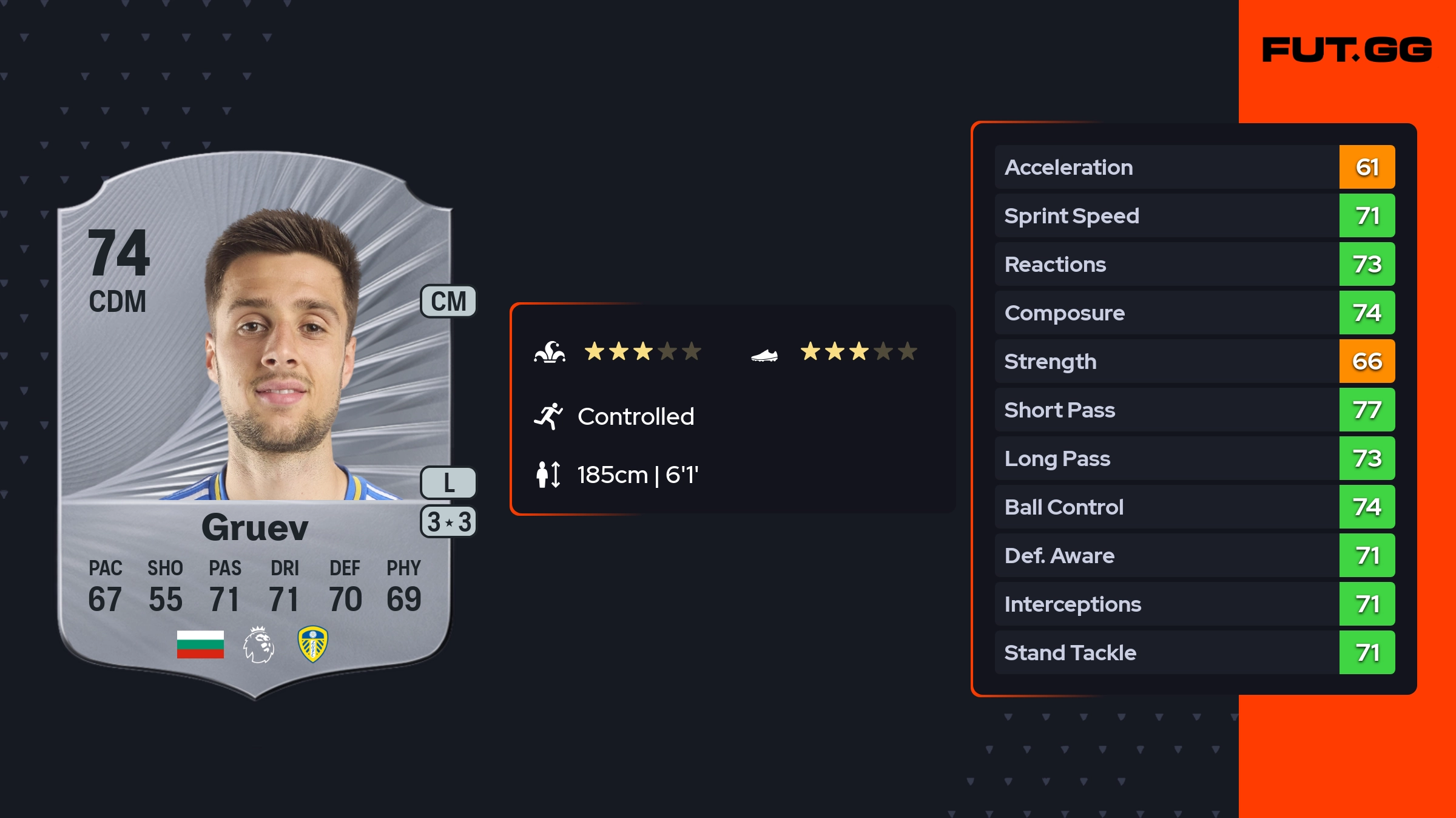Open the FUT.GG logo link
This screenshot has width=1456, height=818.
coord(1347,50)
